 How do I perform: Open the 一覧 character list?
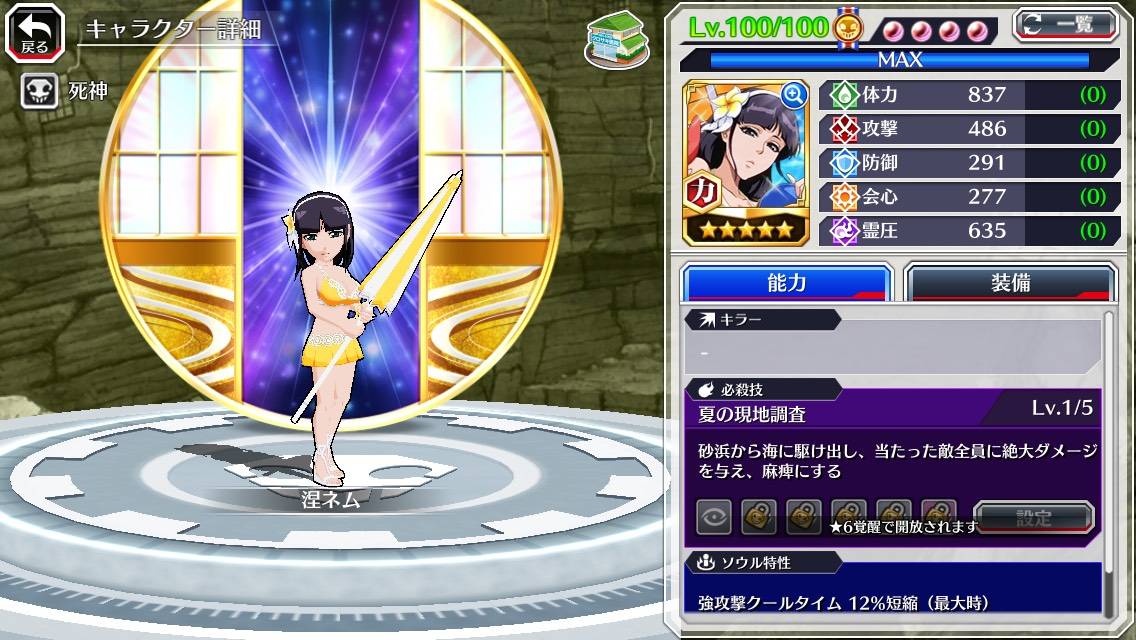coord(1065,24)
